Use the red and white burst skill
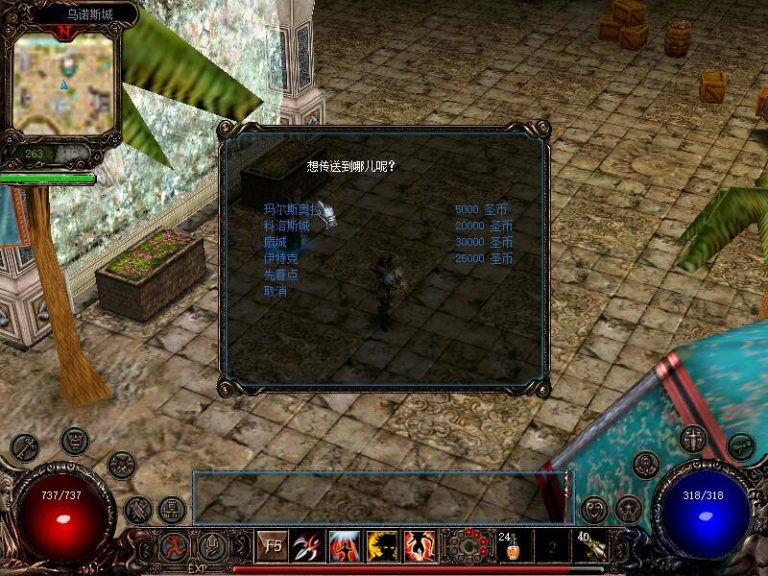 click(x=344, y=546)
